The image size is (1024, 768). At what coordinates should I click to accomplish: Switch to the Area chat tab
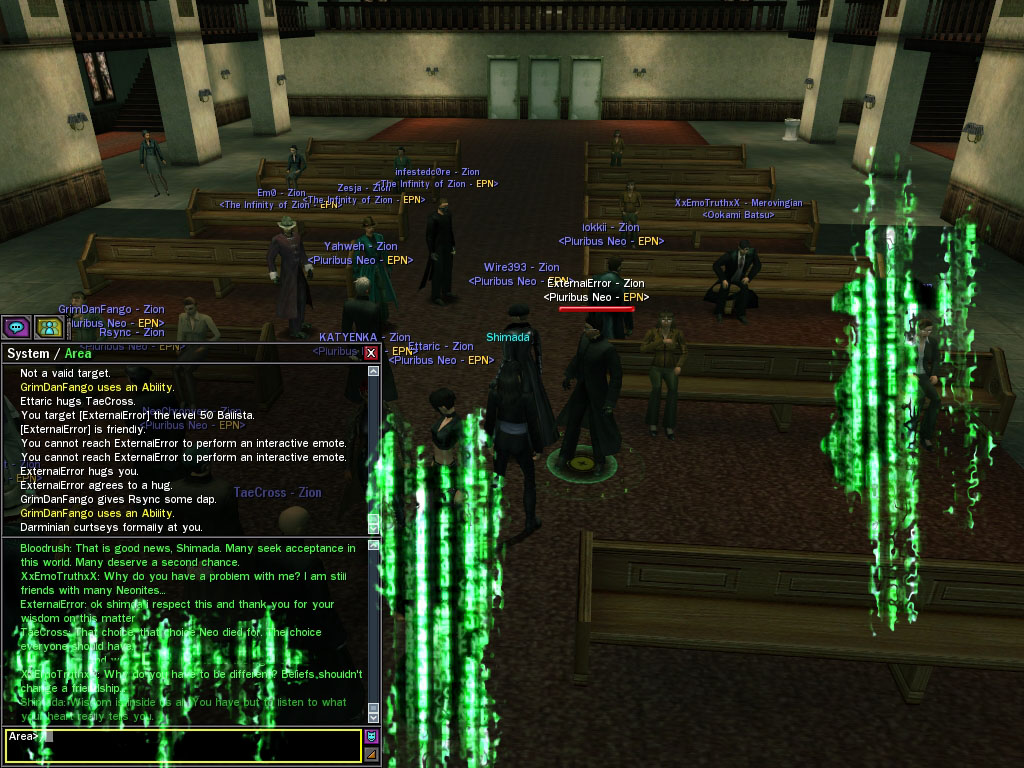click(78, 353)
